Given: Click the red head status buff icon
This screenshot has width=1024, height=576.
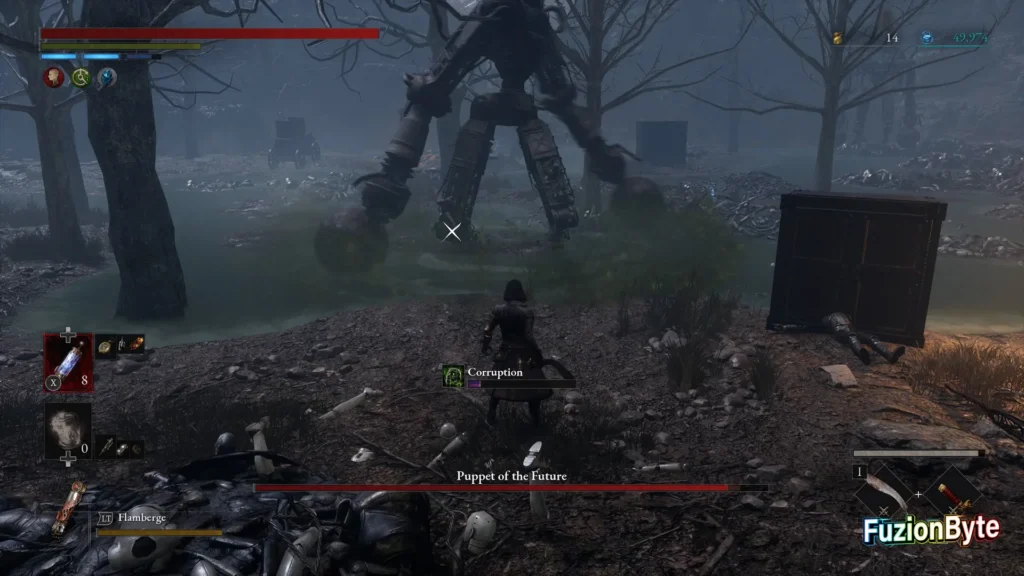Looking at the screenshot, I should point(53,77).
